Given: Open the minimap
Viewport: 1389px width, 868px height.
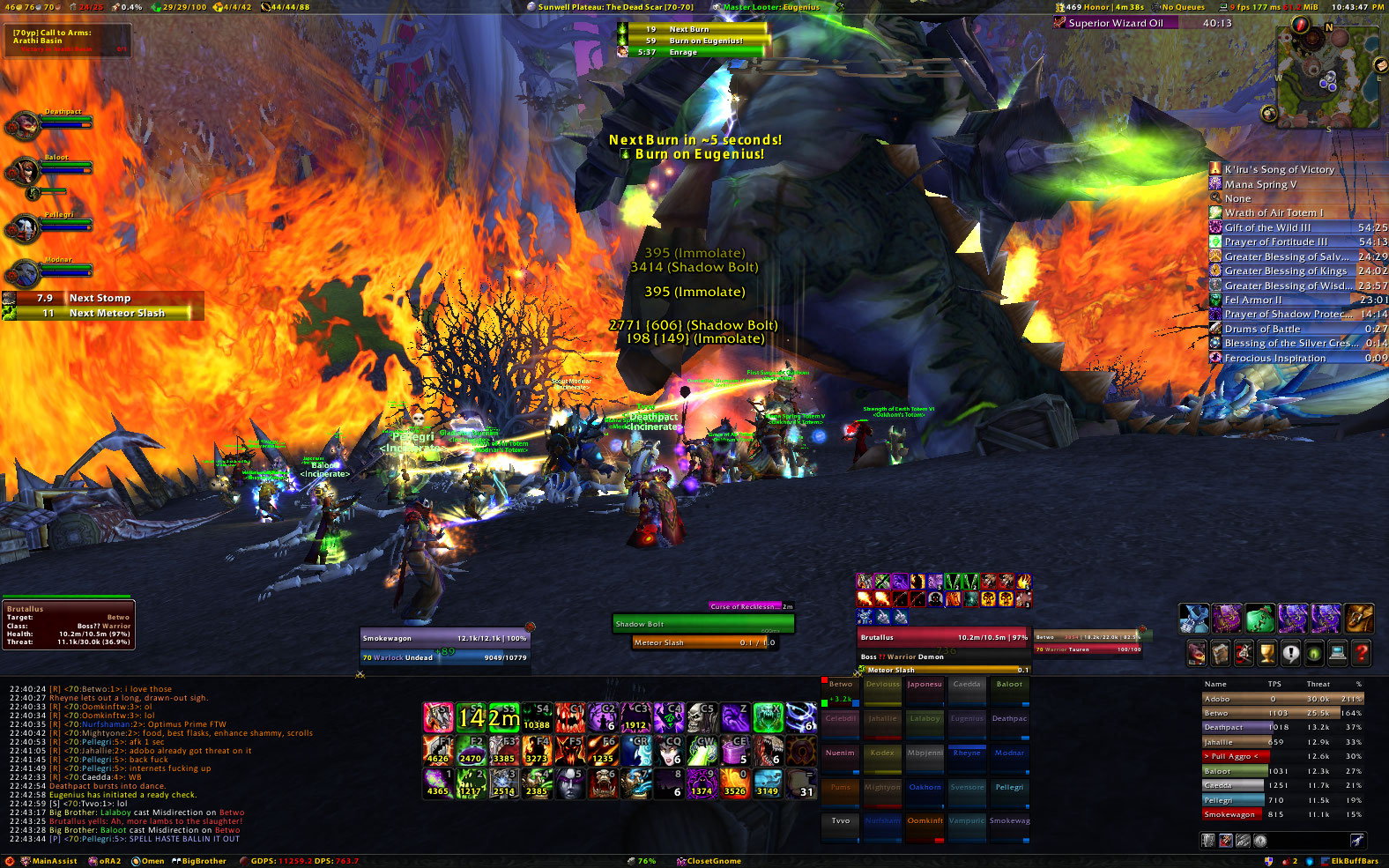Looking at the screenshot, I should pyautogui.click(x=1327, y=78).
